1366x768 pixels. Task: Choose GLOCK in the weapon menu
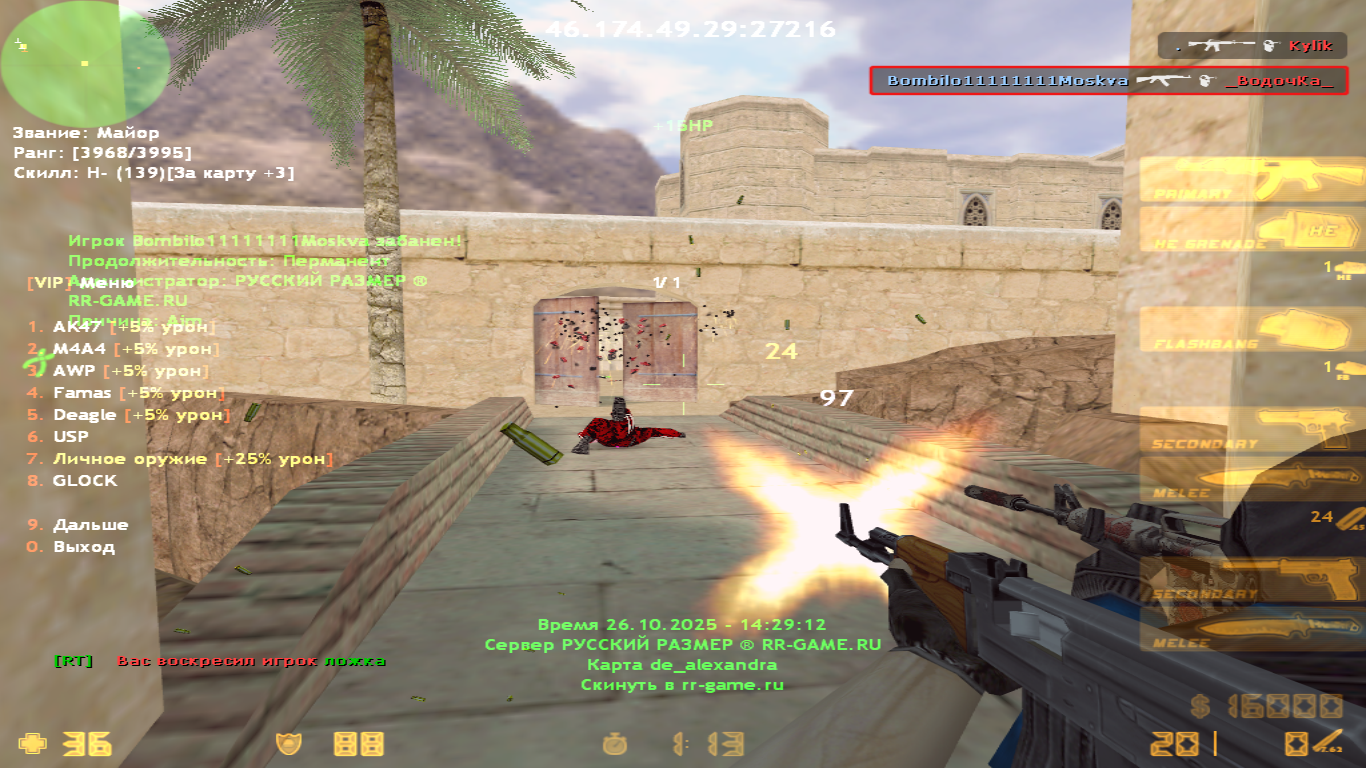pyautogui.click(x=84, y=481)
